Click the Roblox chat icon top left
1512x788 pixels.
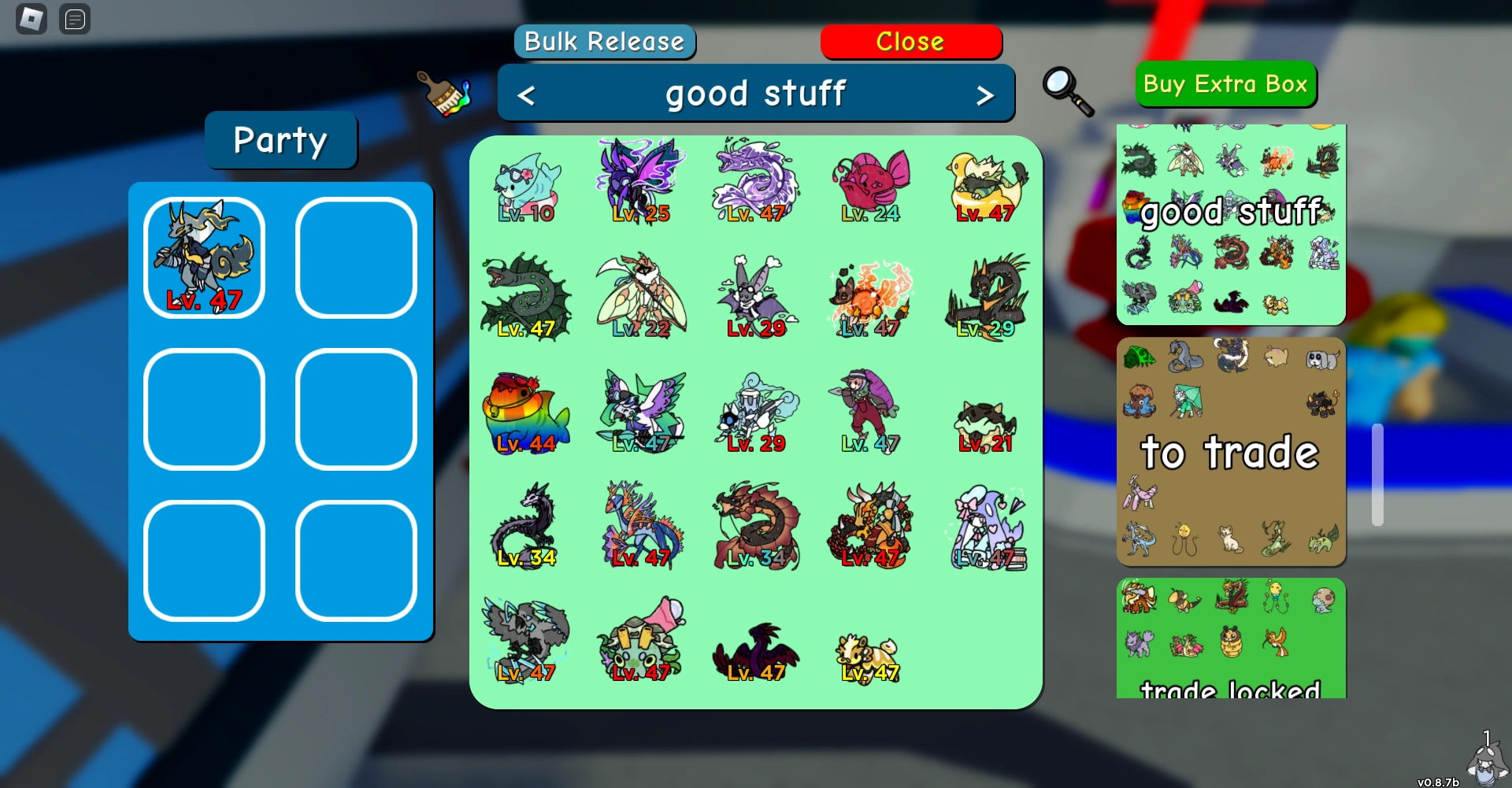[75, 19]
